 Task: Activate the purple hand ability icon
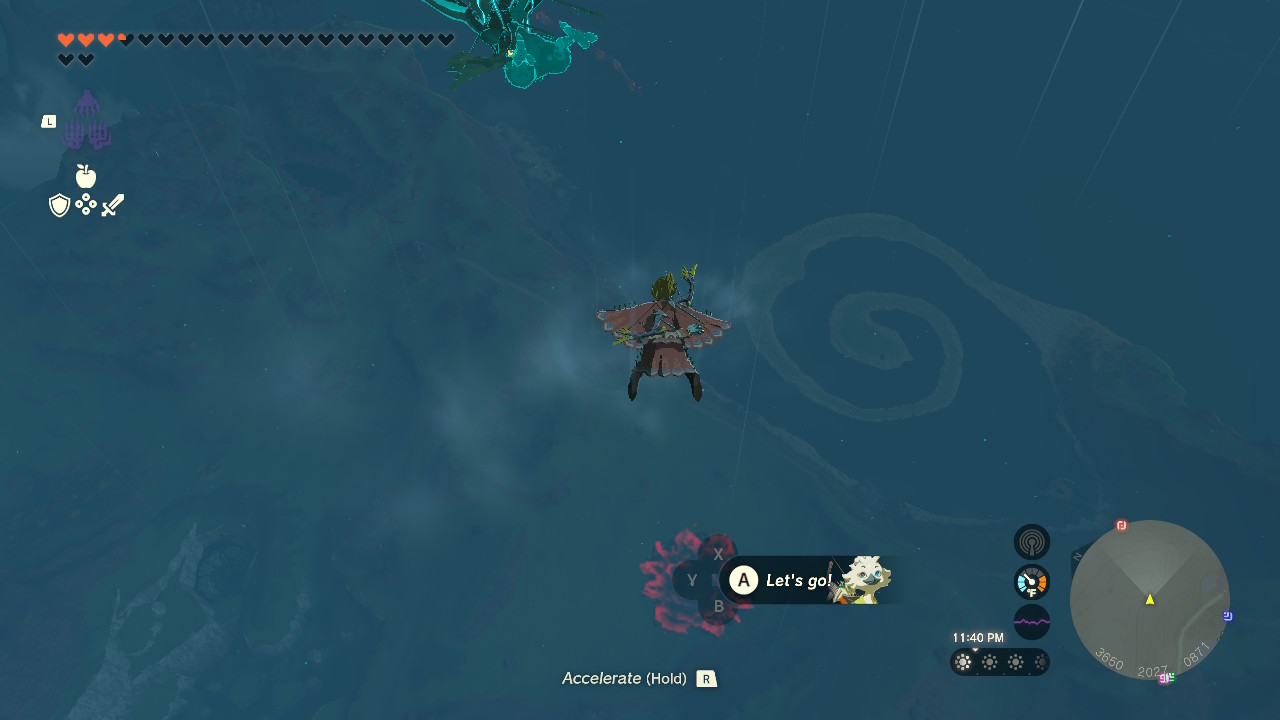(x=86, y=122)
